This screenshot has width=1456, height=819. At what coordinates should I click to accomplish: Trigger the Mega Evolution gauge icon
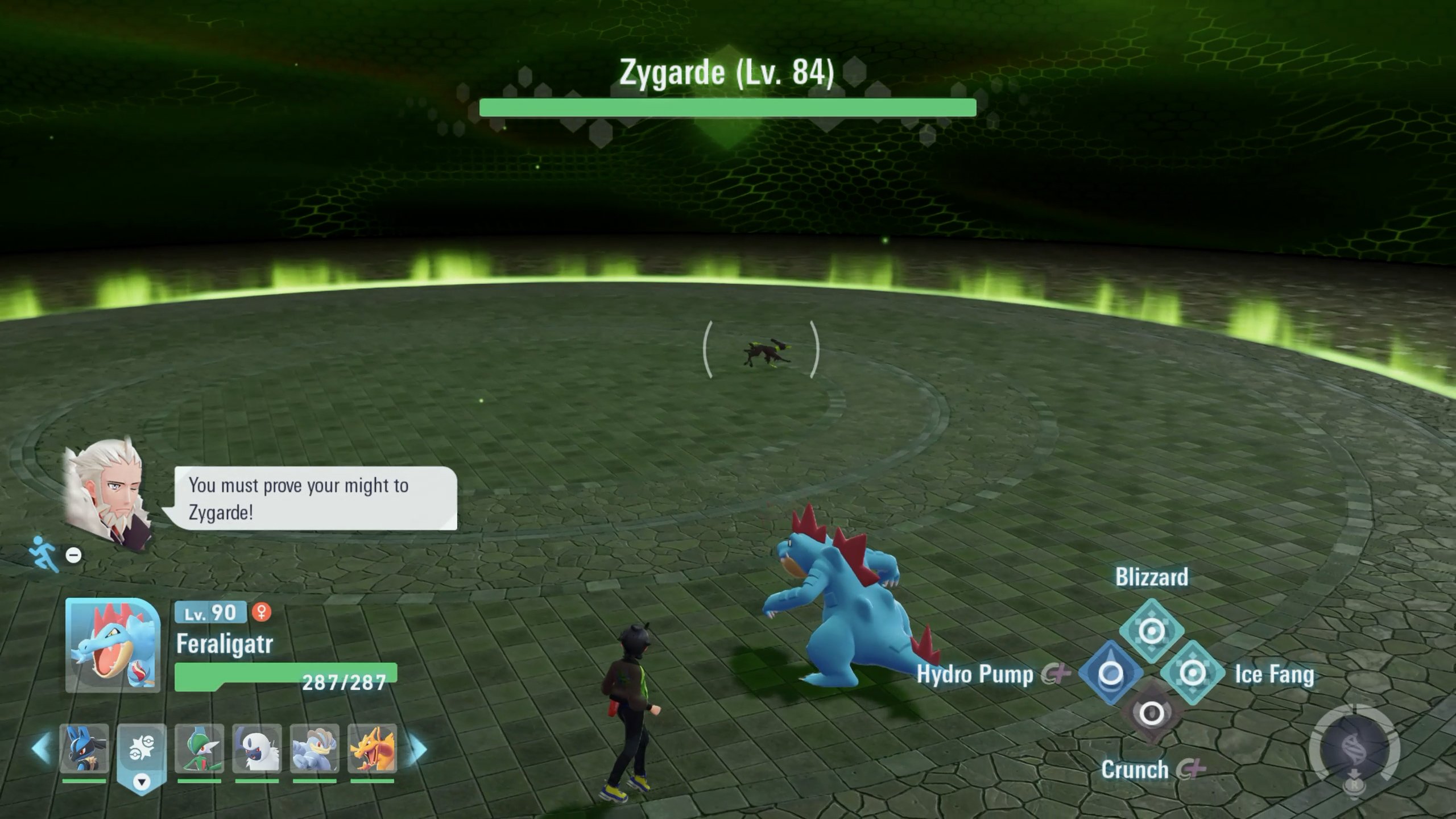tap(1355, 750)
